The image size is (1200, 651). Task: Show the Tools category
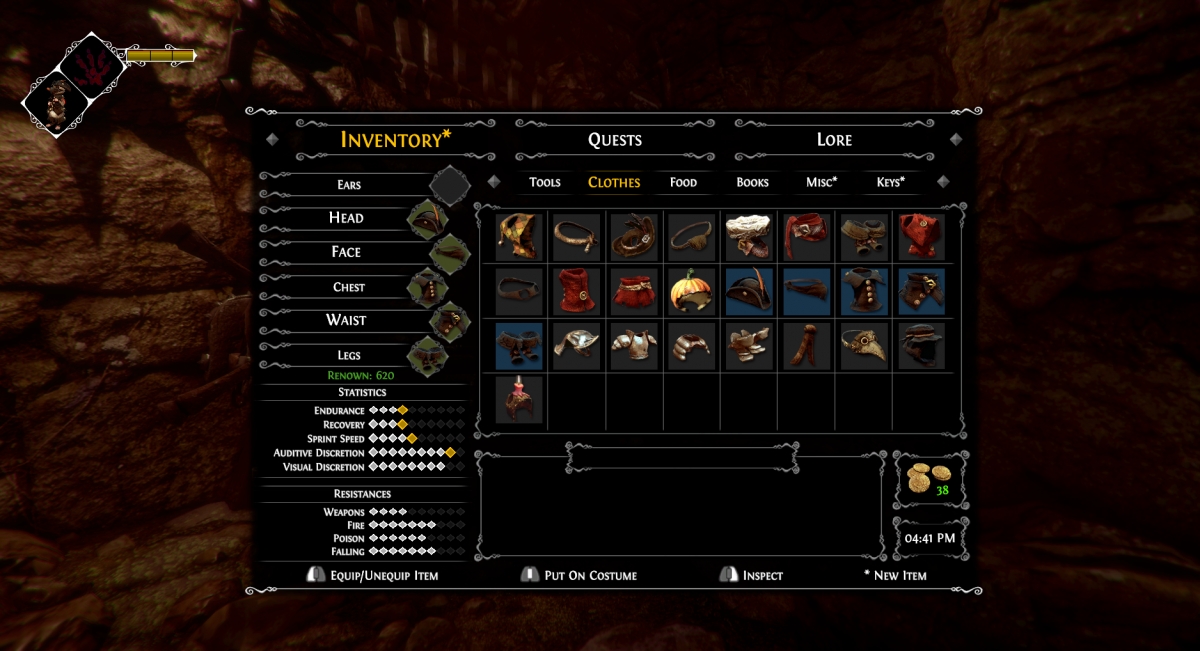tap(545, 182)
